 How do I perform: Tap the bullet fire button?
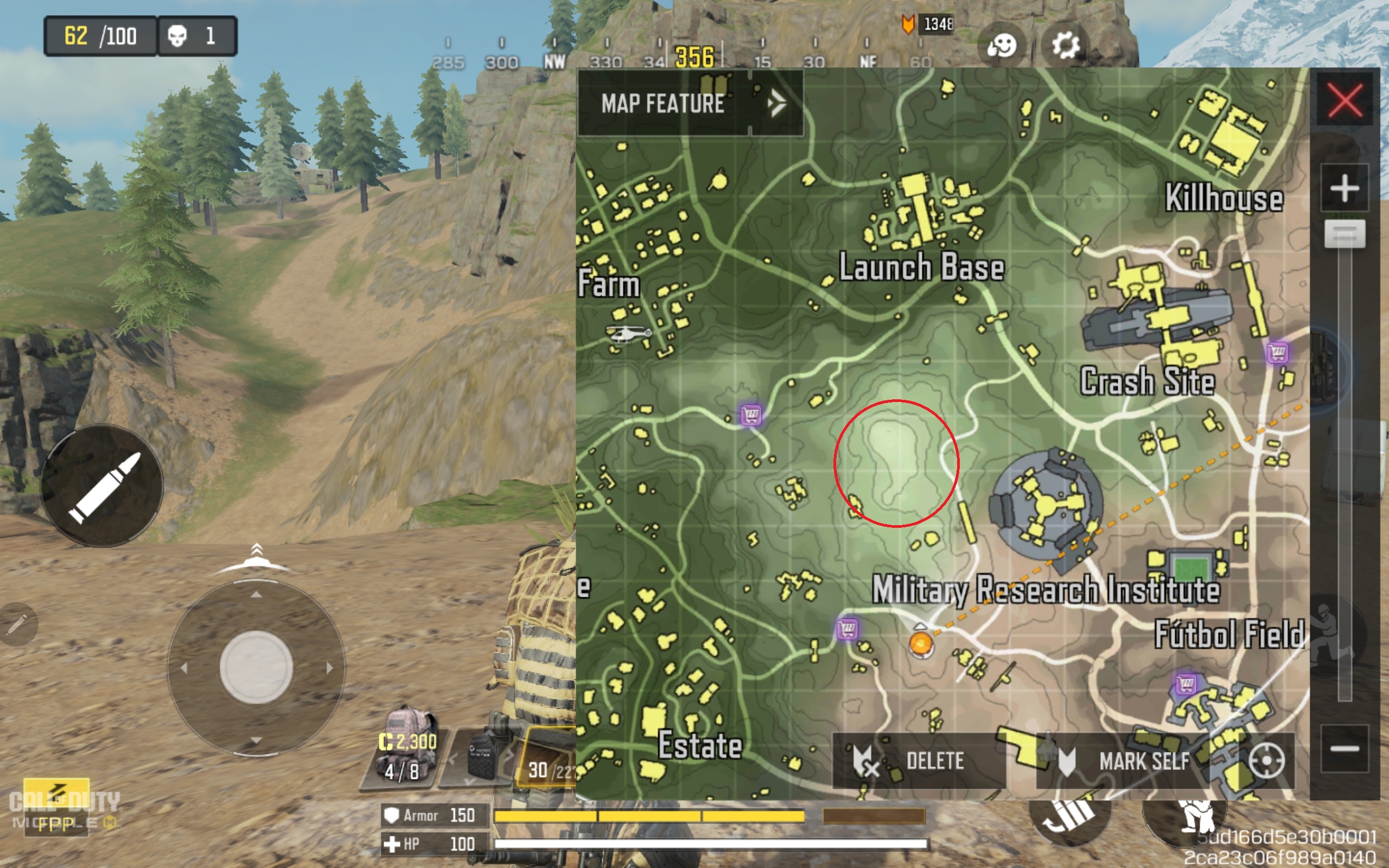point(102,486)
